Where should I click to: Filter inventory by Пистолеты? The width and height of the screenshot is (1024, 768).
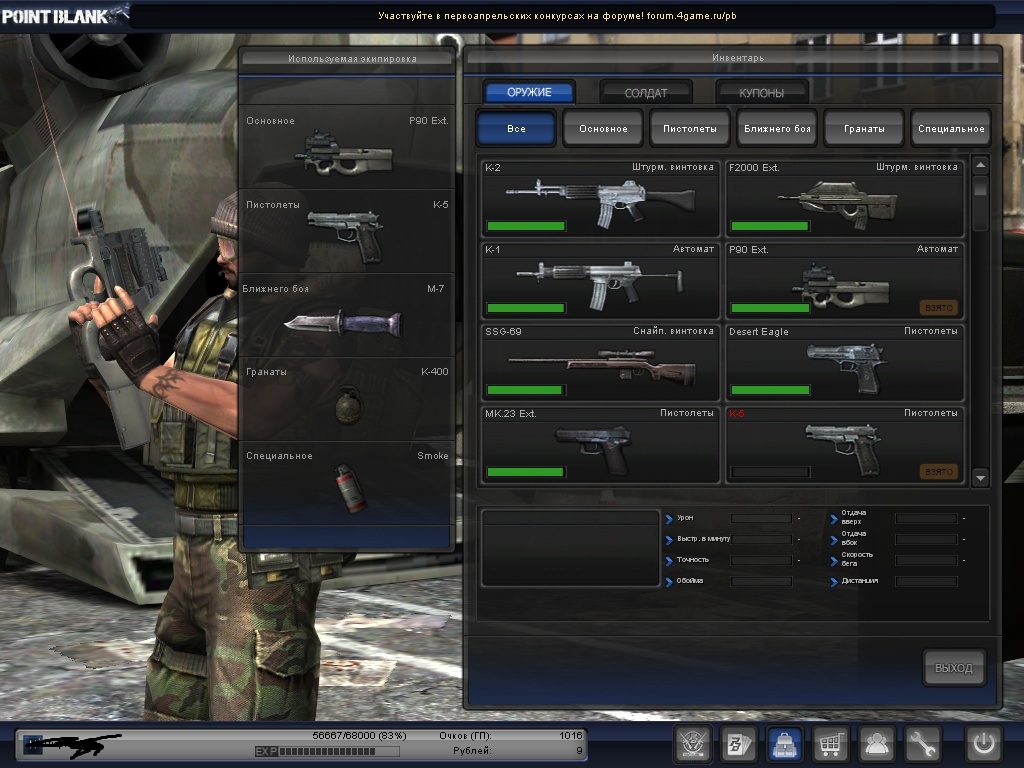point(690,129)
